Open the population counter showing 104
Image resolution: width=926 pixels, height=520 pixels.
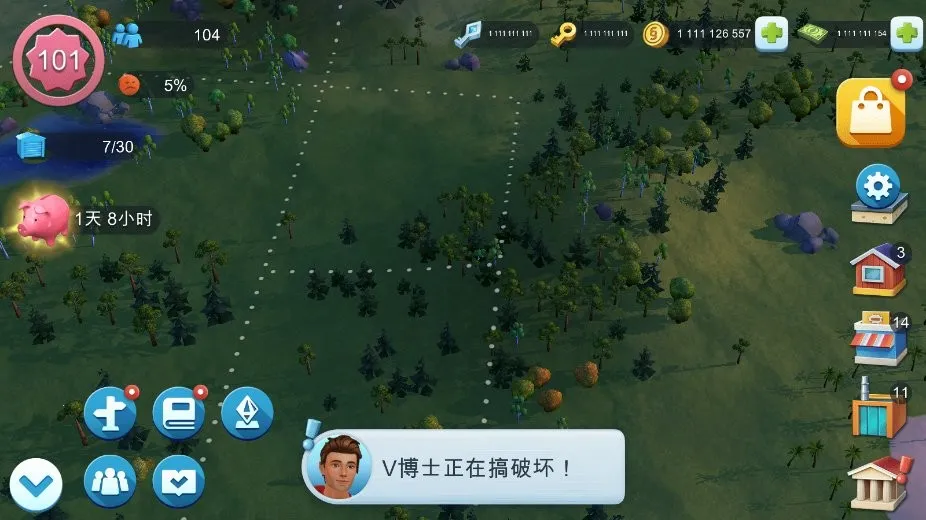[x=170, y=35]
